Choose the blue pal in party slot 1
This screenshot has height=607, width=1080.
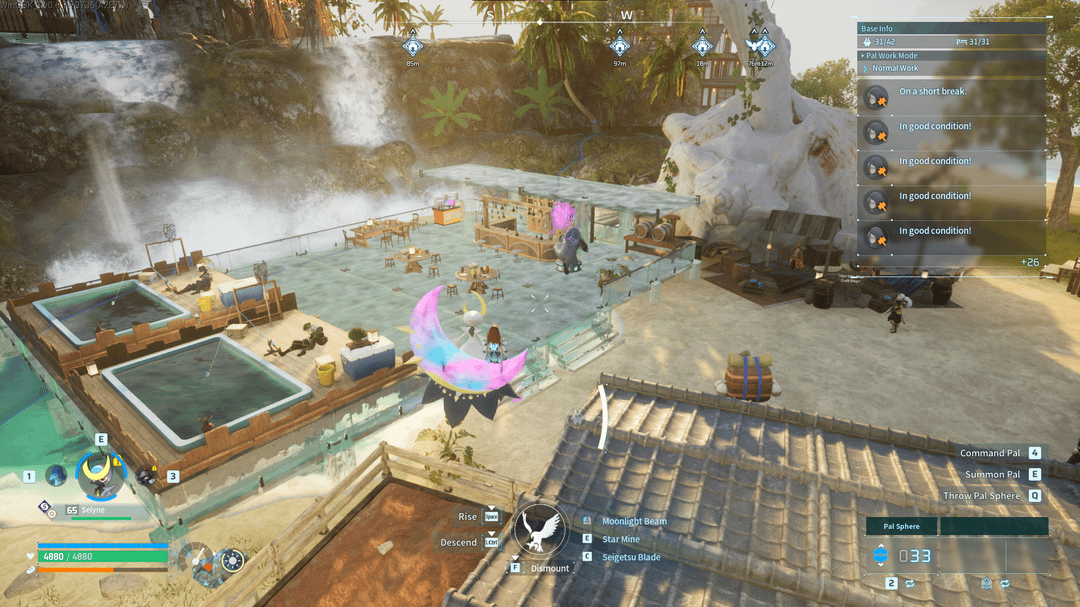(55, 476)
